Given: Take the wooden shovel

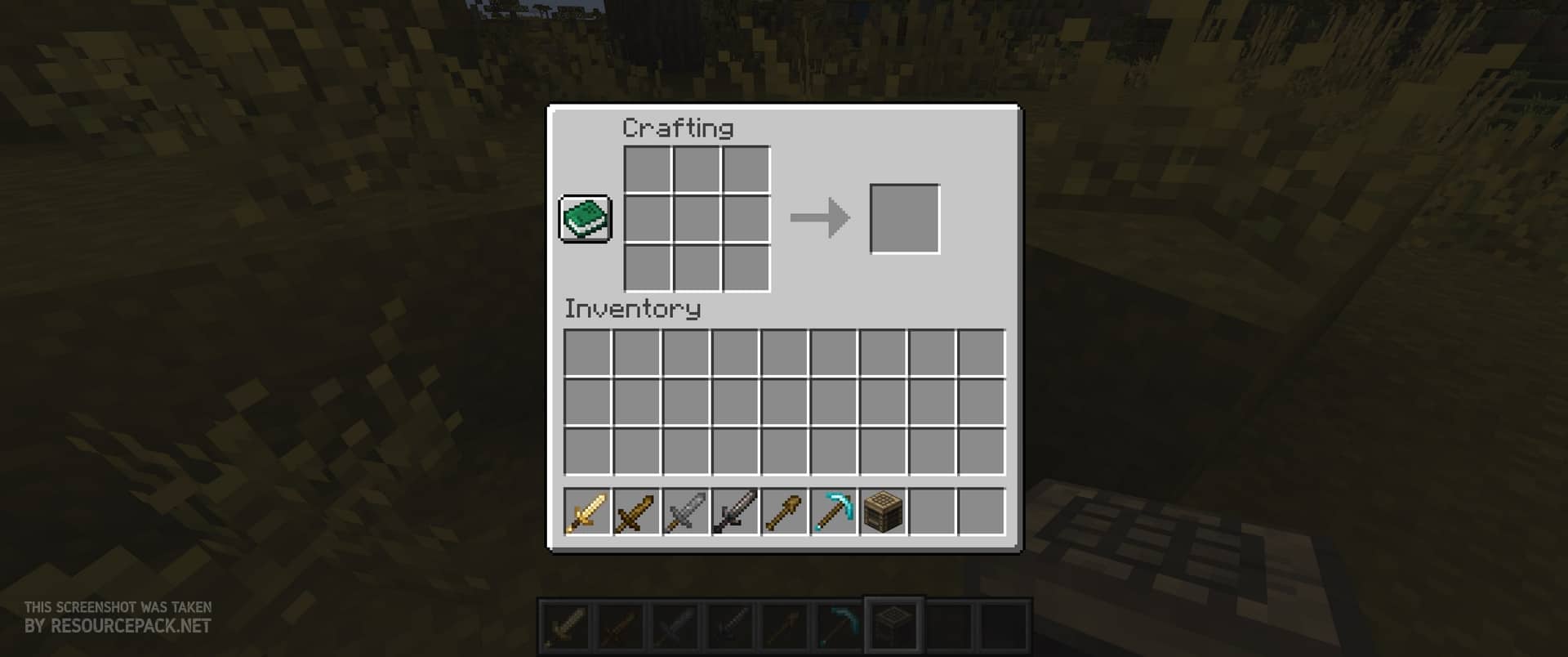Looking at the screenshot, I should pyautogui.click(x=784, y=512).
